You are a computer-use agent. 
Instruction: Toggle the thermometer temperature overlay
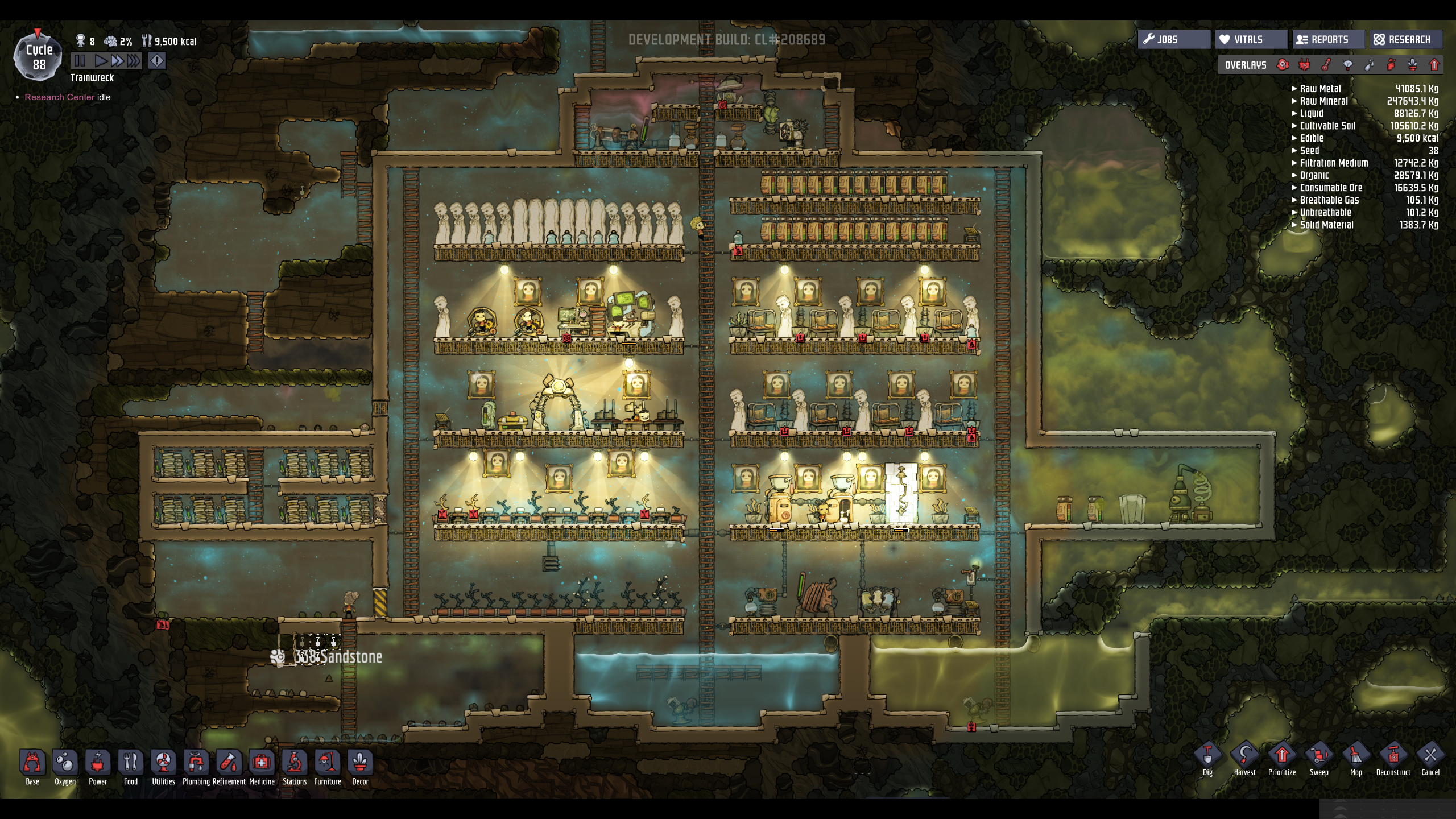coord(1326,65)
